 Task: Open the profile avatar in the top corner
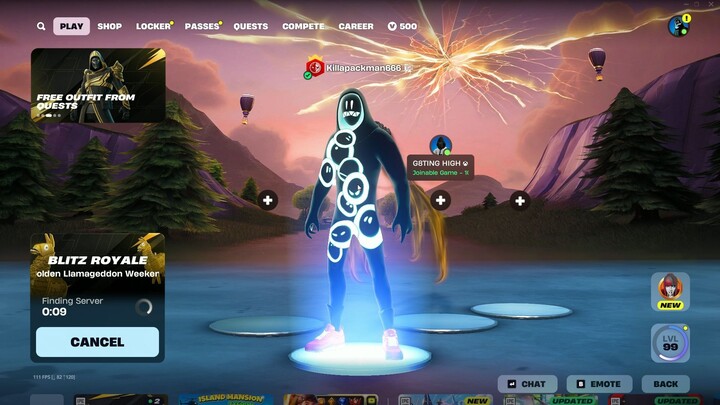click(x=678, y=26)
